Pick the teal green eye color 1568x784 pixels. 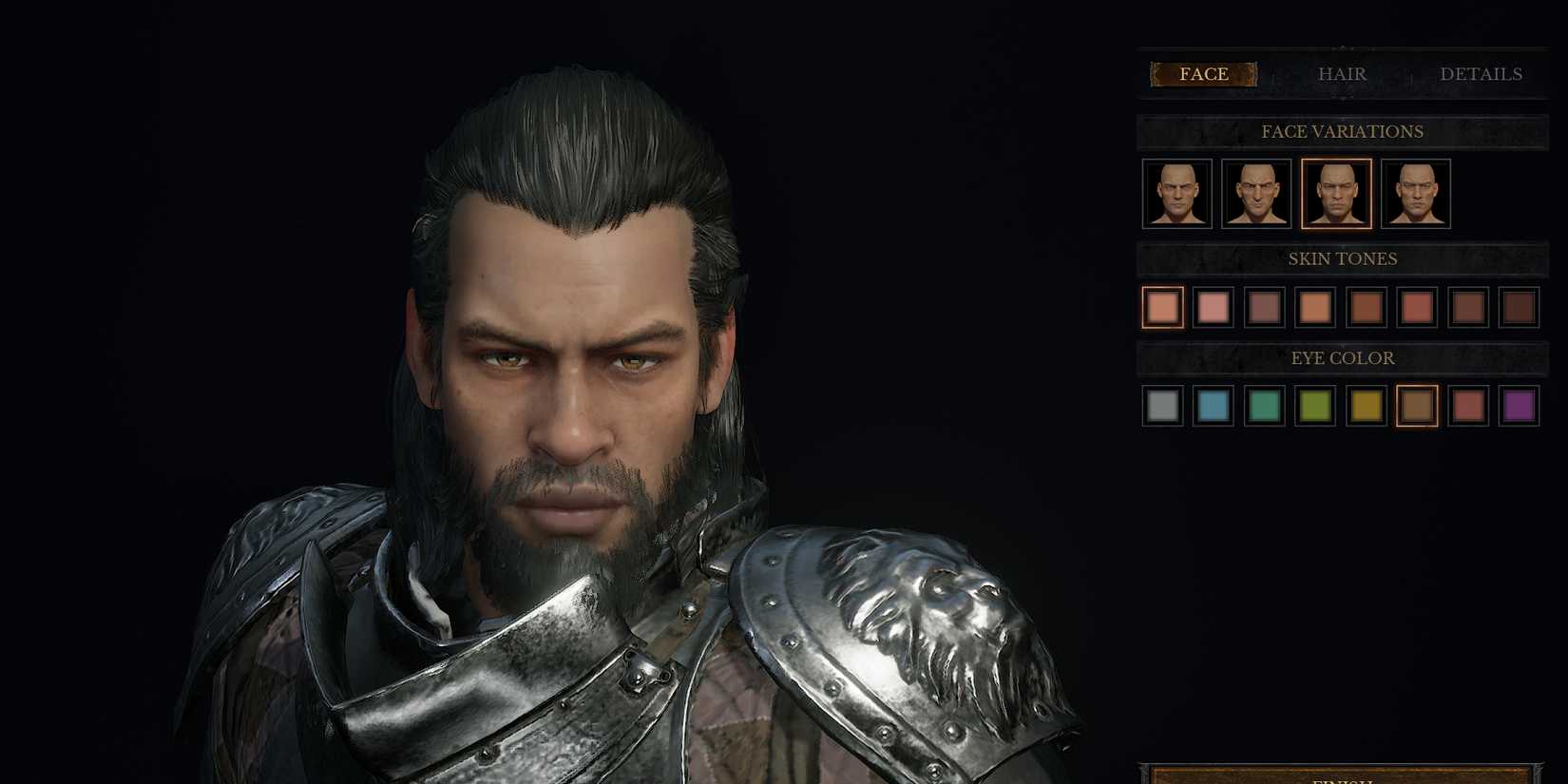click(1264, 407)
